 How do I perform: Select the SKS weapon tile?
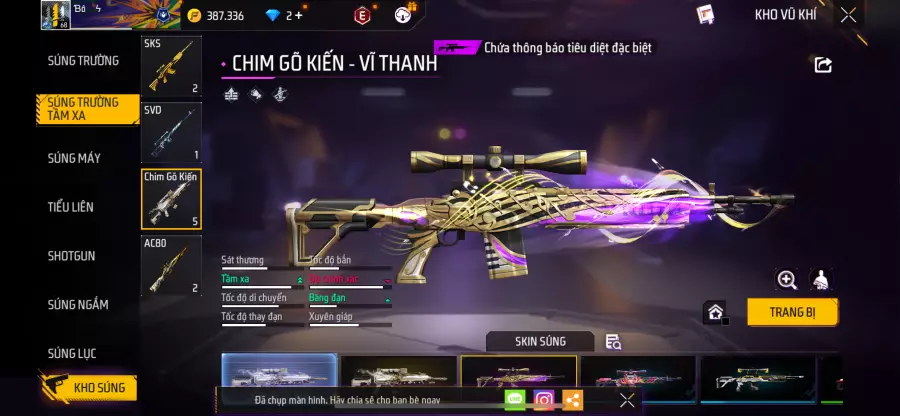pos(171,66)
